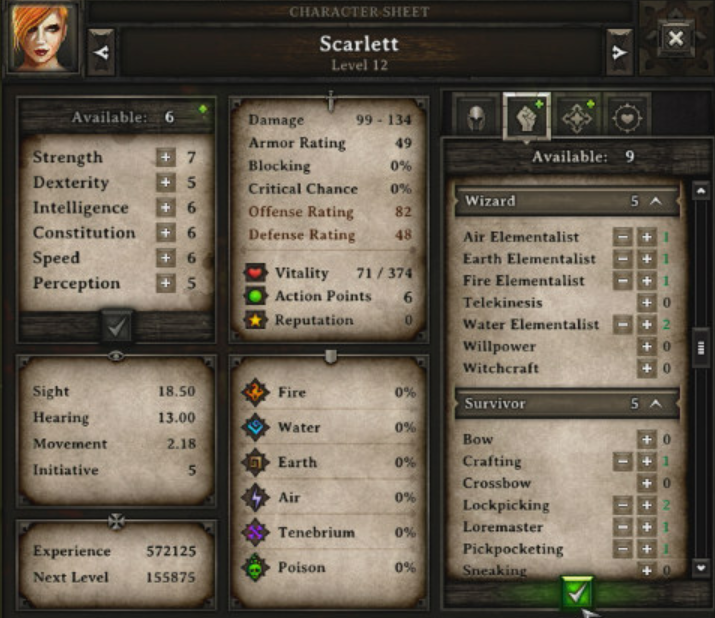Increase the Witchcraft ability

[646, 369]
